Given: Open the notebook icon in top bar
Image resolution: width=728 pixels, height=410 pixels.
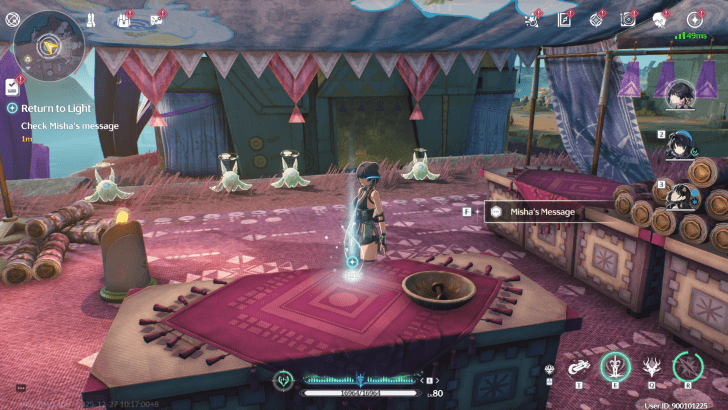Looking at the screenshot, I should pyautogui.click(x=564, y=19).
